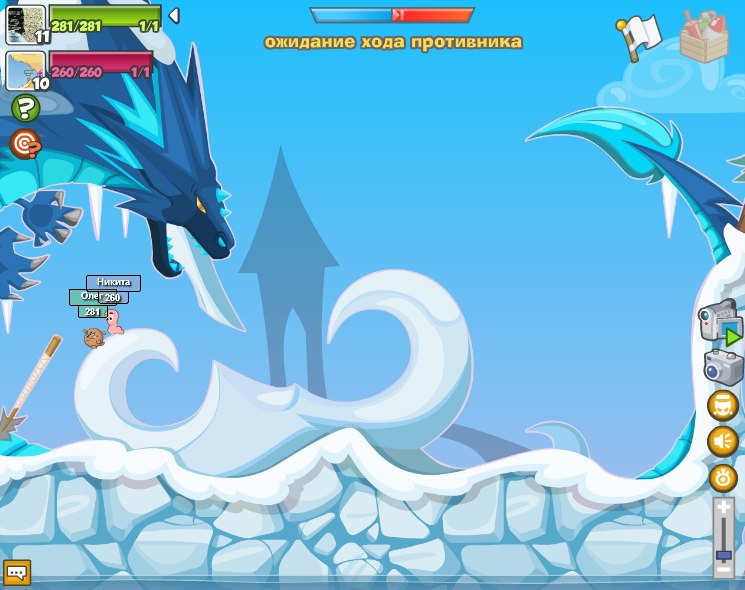This screenshot has height=590, width=745.
Task: Toggle the sound speaker button
Action: [722, 441]
